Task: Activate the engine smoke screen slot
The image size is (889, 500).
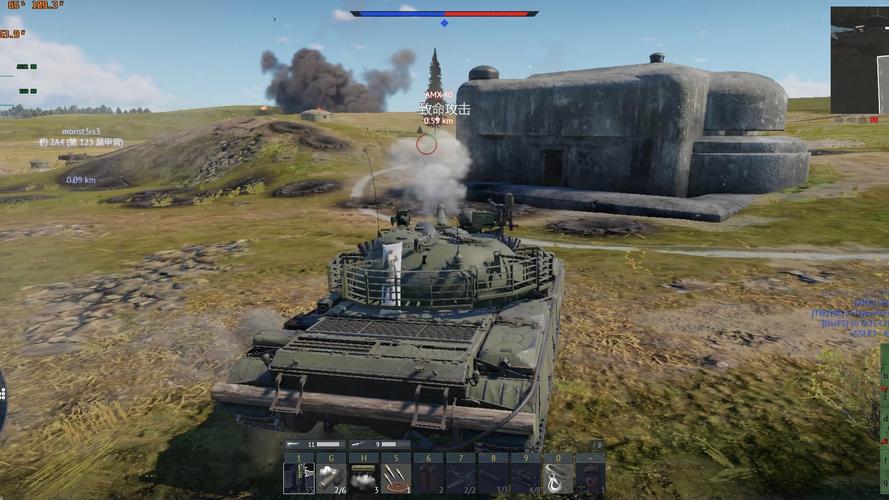Action: (364, 474)
